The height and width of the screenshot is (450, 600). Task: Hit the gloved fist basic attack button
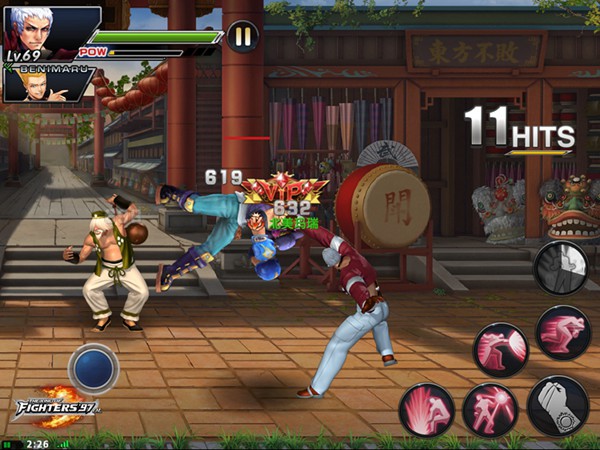[557, 405]
